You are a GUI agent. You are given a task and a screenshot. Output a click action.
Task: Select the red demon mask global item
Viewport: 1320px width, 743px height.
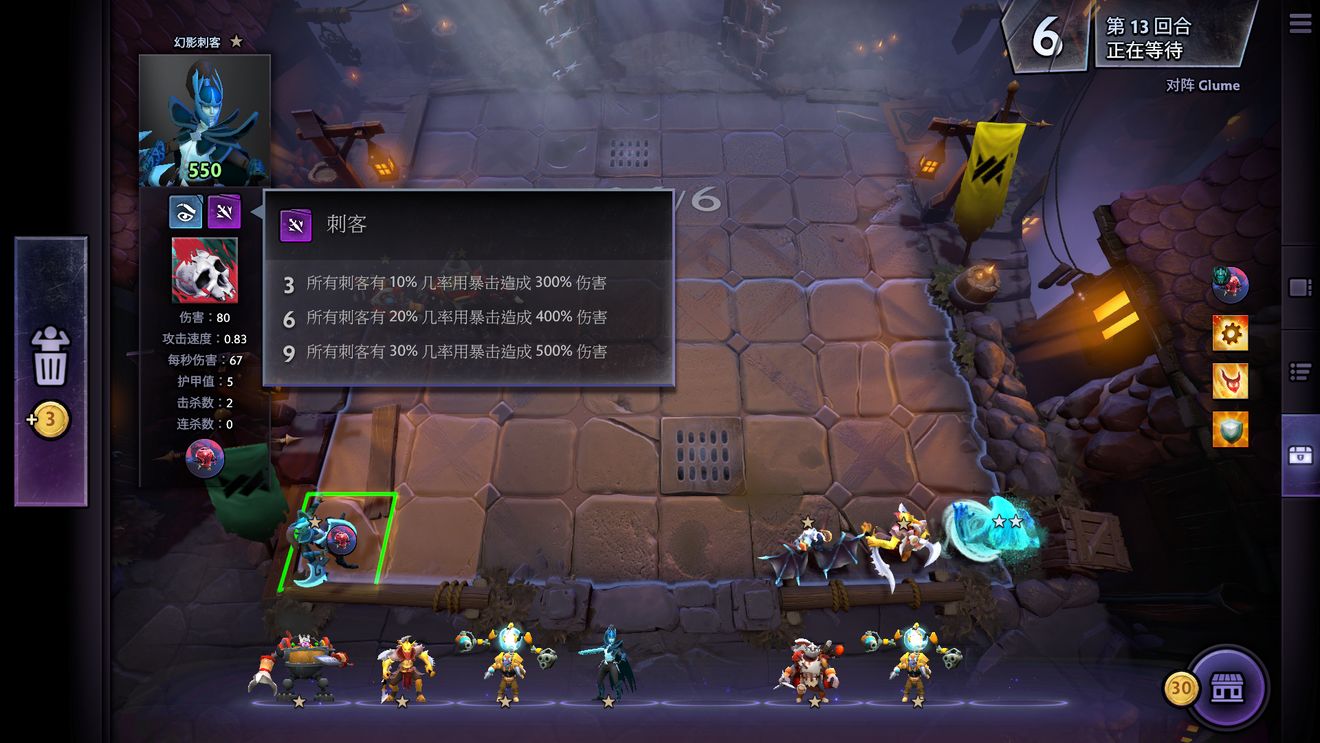click(x=1230, y=381)
